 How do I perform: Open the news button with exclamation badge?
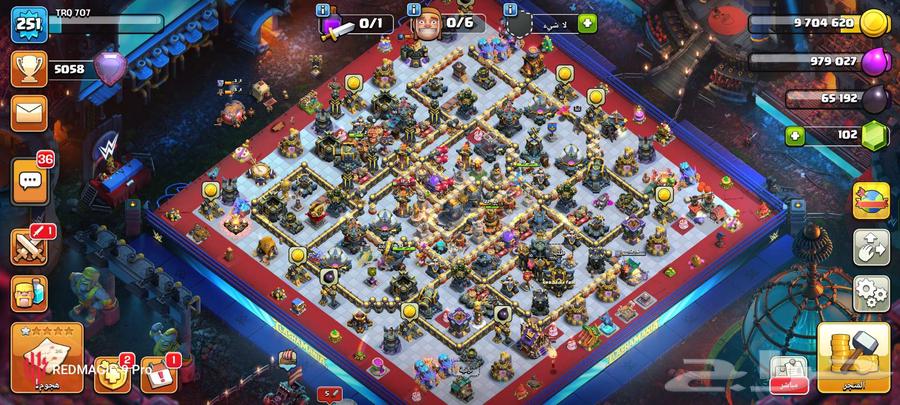point(158,373)
